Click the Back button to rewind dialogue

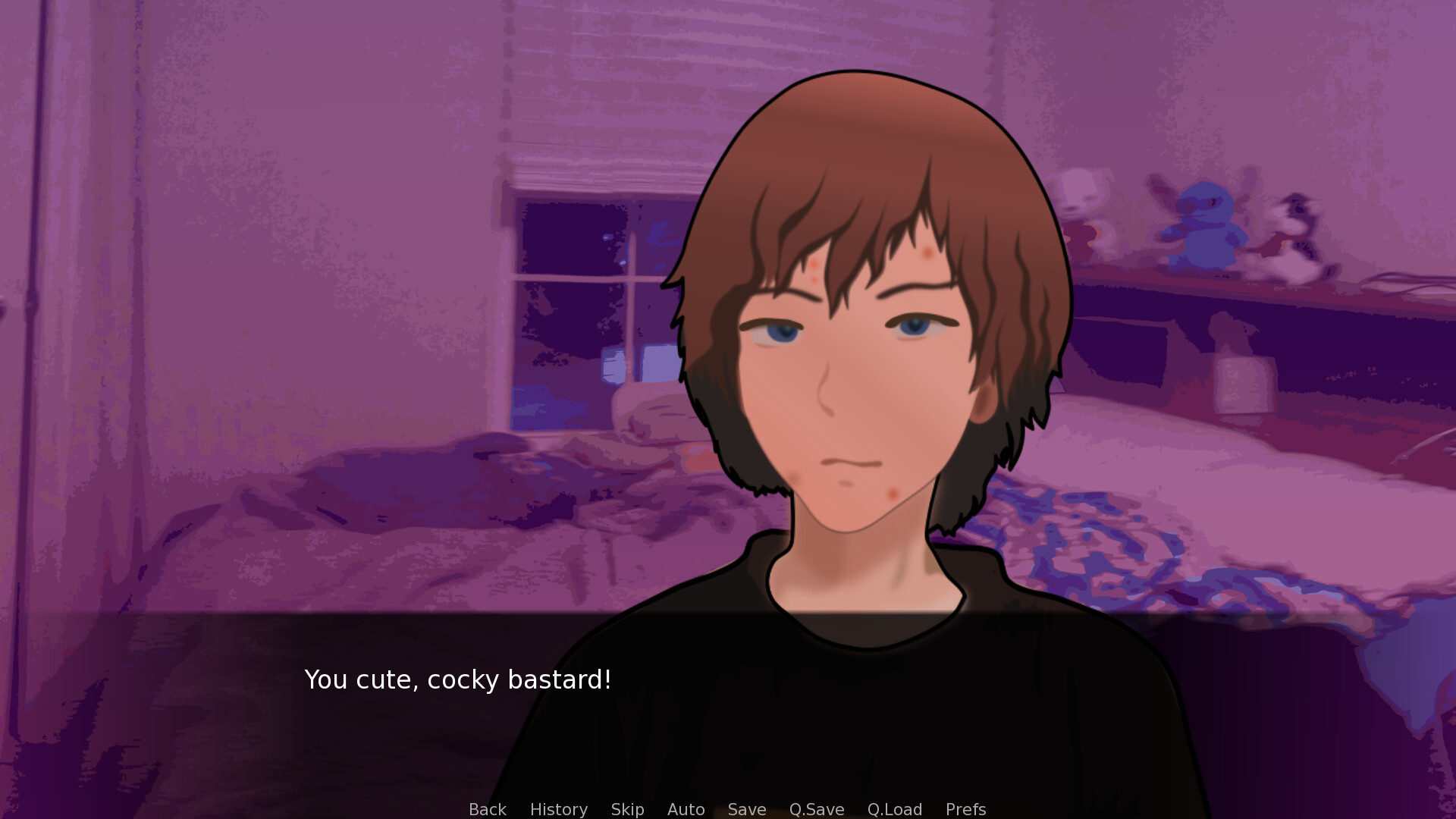click(487, 809)
